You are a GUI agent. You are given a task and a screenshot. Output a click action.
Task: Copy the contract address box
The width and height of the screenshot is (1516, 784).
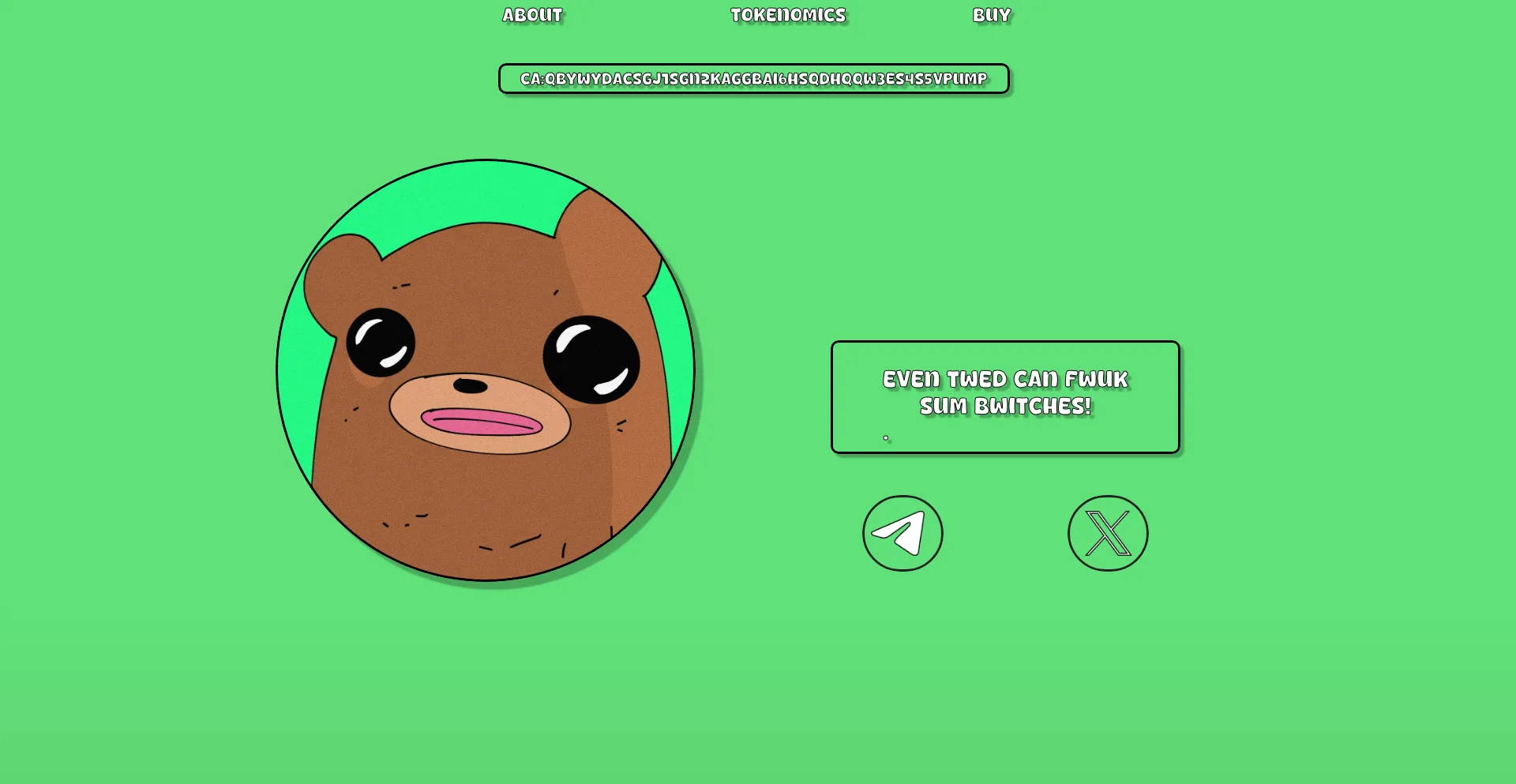click(x=753, y=79)
